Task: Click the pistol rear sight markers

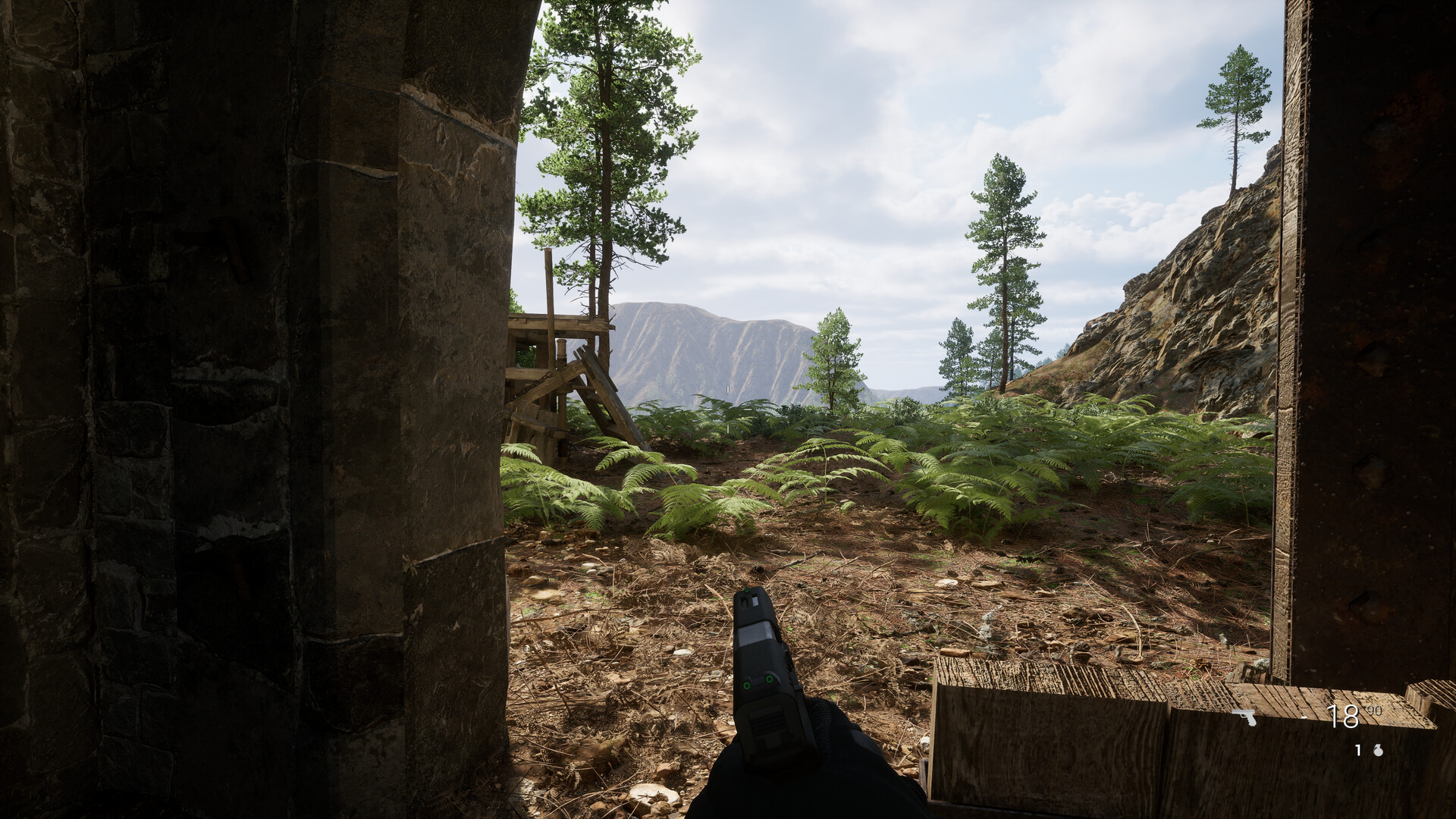Action: point(757,682)
